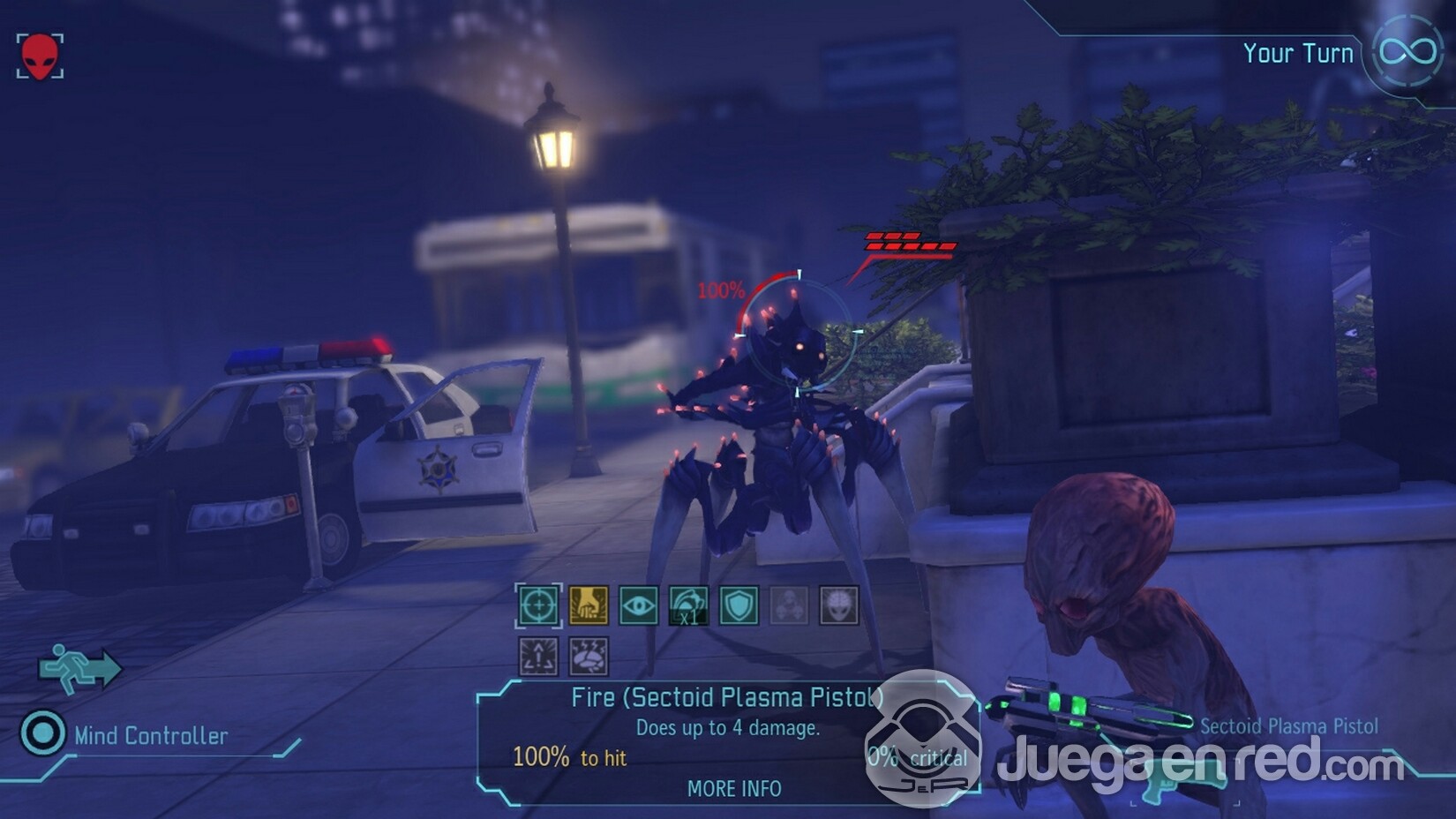Image resolution: width=1456 pixels, height=819 pixels.
Task: Click the red alien head target icon
Action: pos(40,56)
